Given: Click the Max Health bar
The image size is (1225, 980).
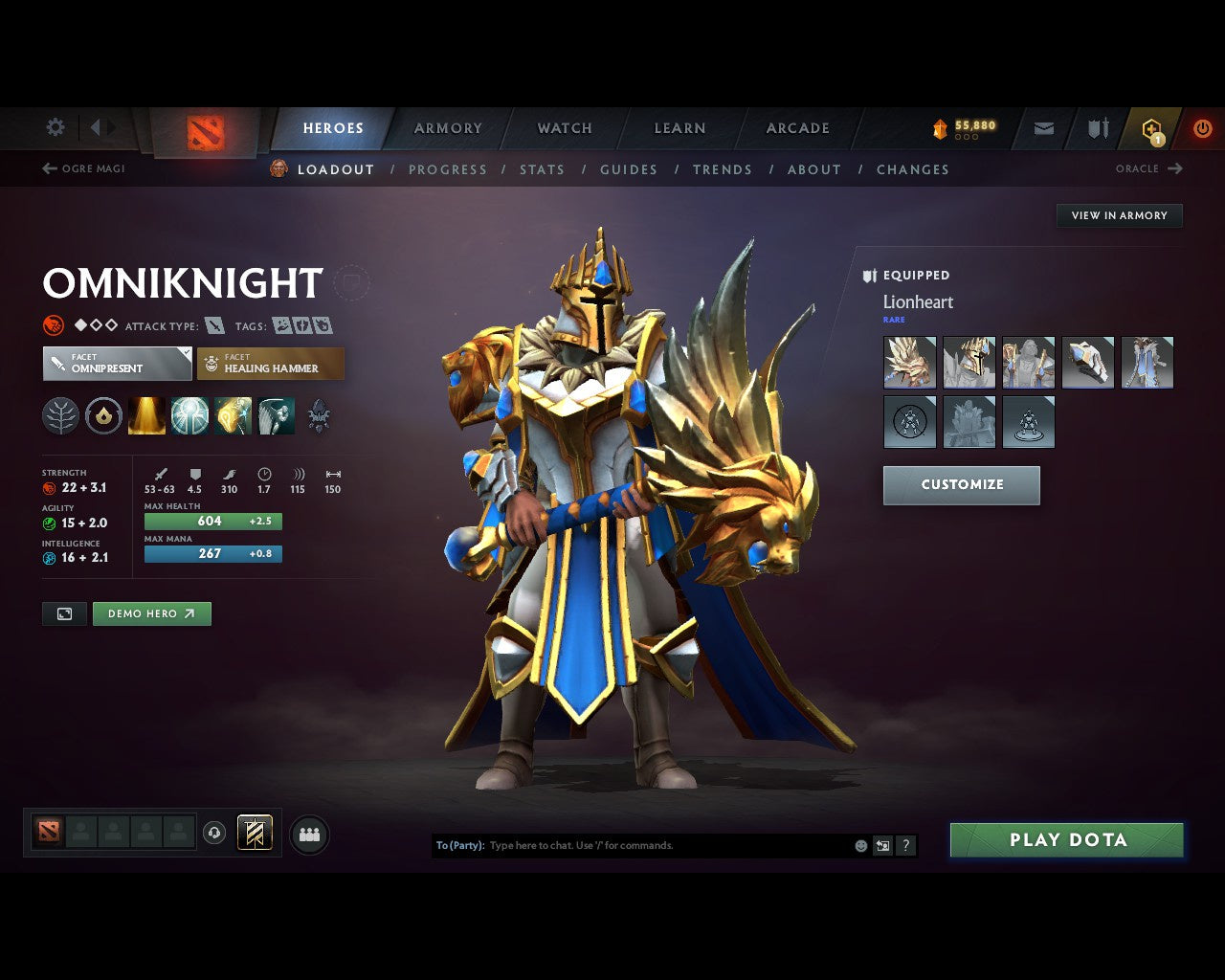Looking at the screenshot, I should (212, 521).
